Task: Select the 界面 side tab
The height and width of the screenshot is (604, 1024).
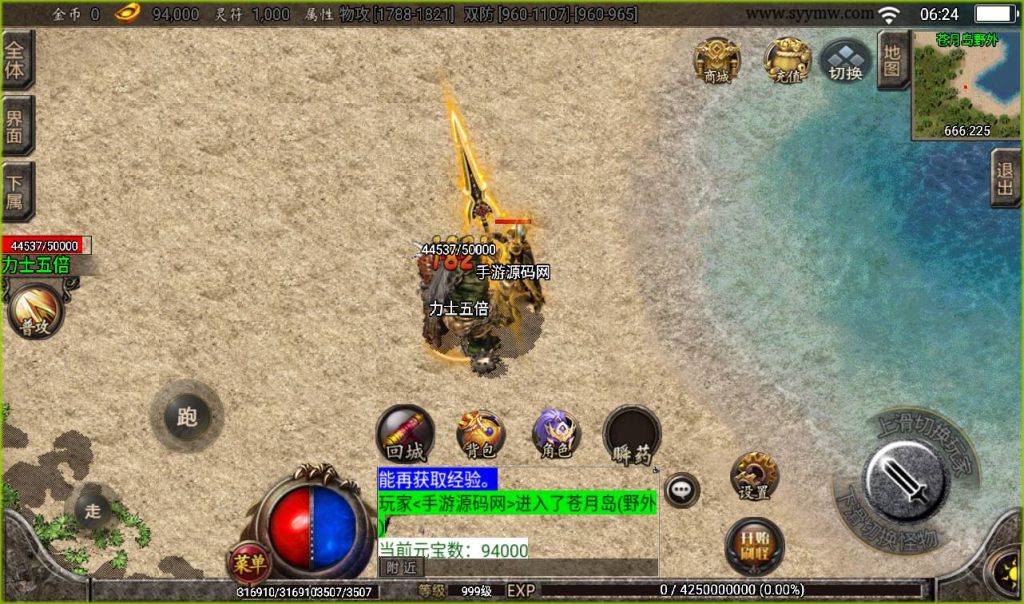Action: (x=17, y=127)
